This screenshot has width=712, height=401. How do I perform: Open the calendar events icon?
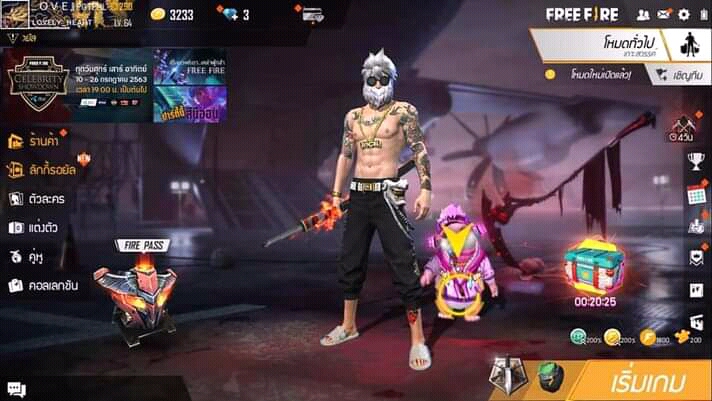tap(696, 194)
